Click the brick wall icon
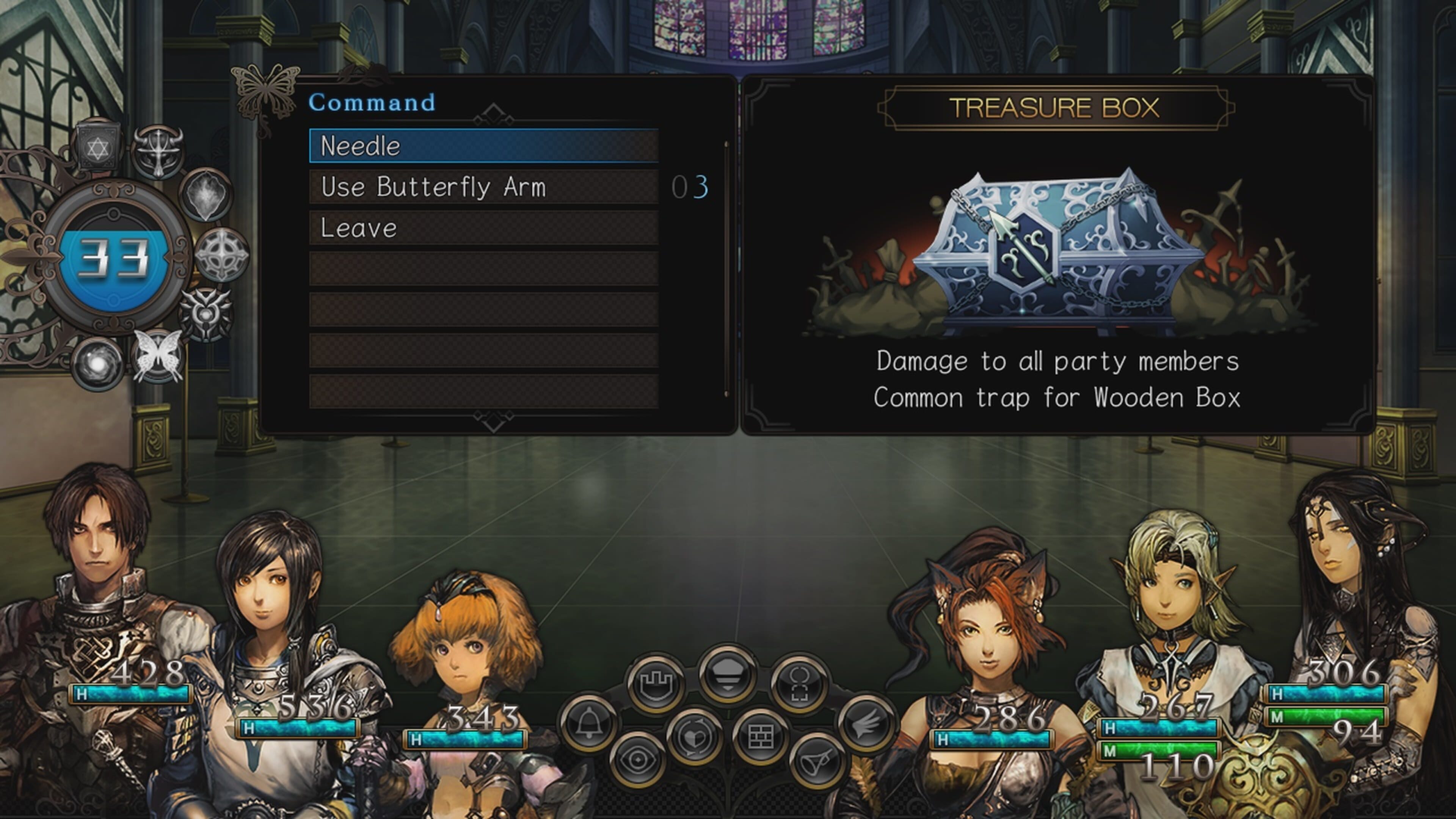 (x=760, y=736)
